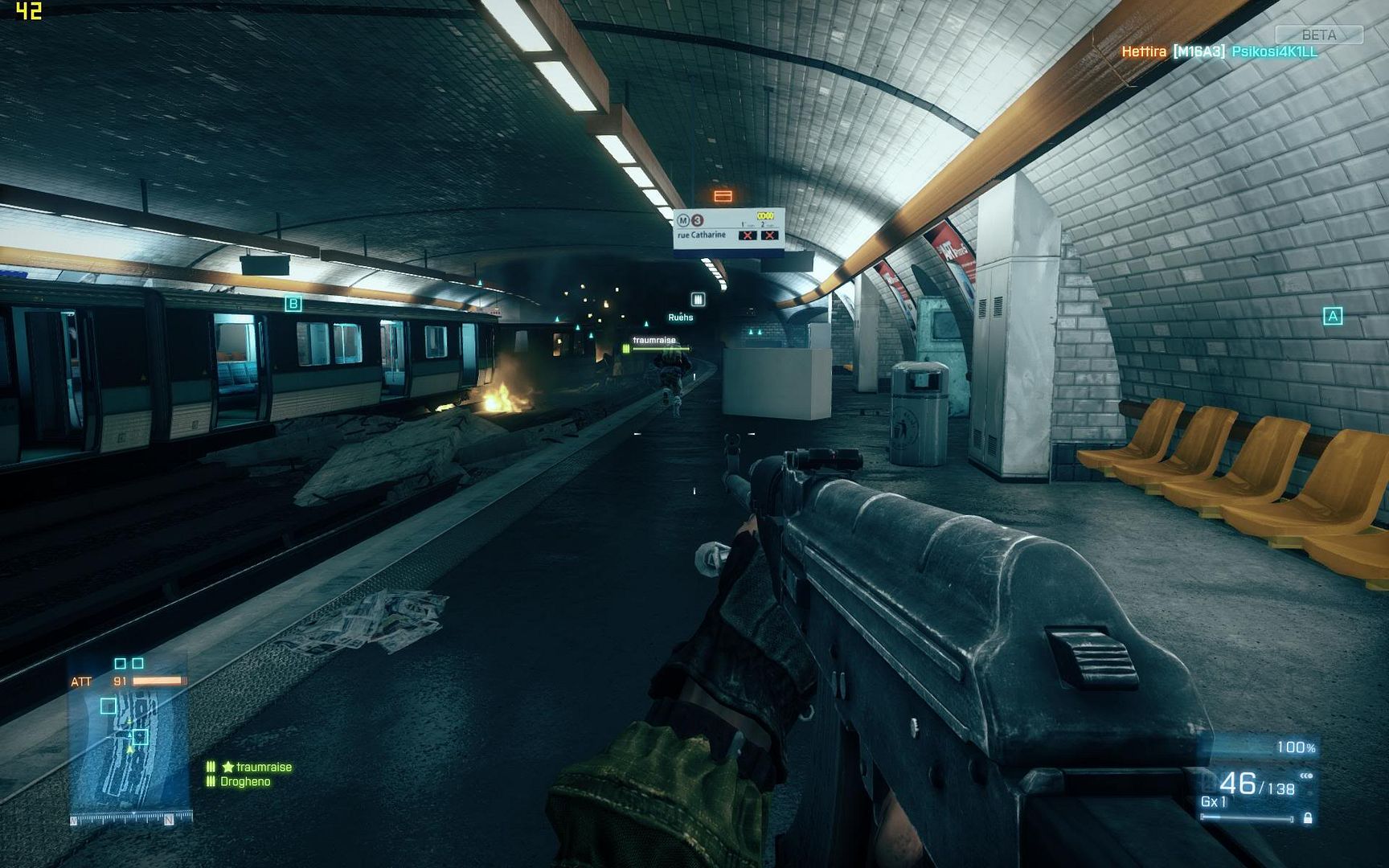Click the compass strip below the minimap
Screen dimensions: 1389x868
coord(131,819)
